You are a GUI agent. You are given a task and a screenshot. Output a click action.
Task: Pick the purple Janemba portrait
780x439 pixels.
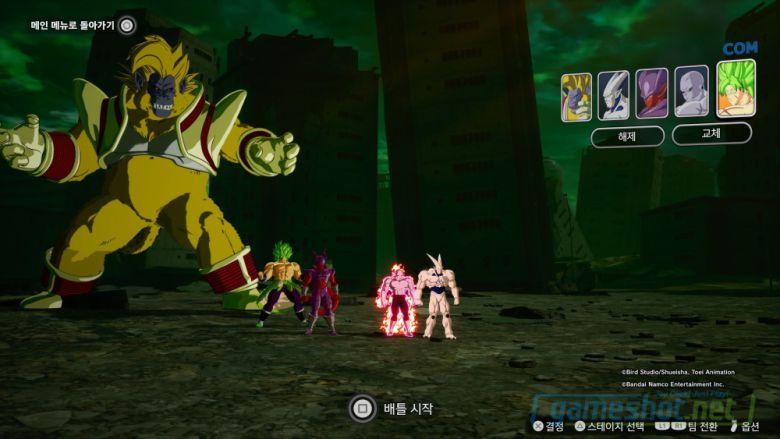click(x=652, y=94)
